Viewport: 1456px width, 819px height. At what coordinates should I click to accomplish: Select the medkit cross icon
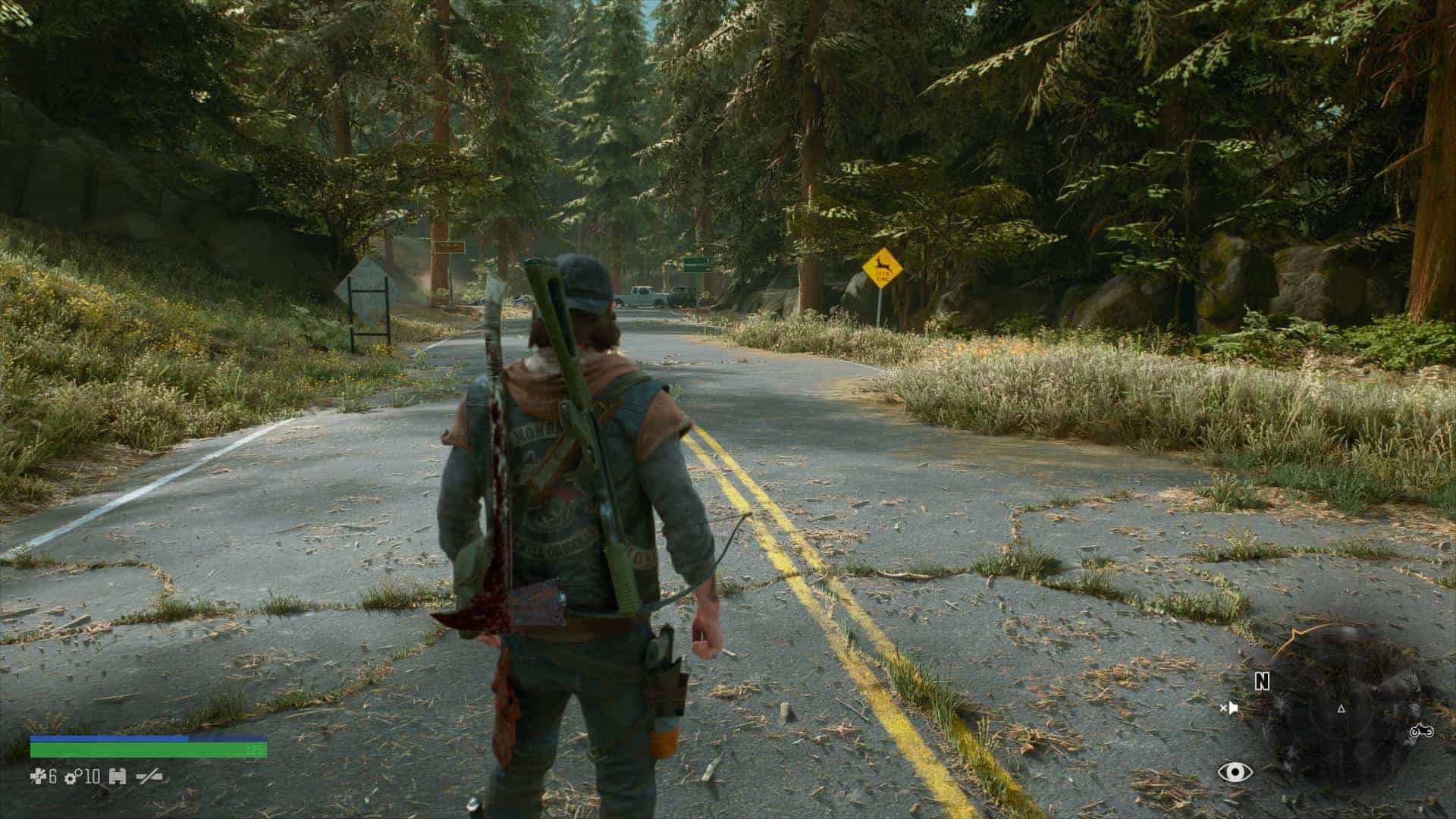(39, 777)
